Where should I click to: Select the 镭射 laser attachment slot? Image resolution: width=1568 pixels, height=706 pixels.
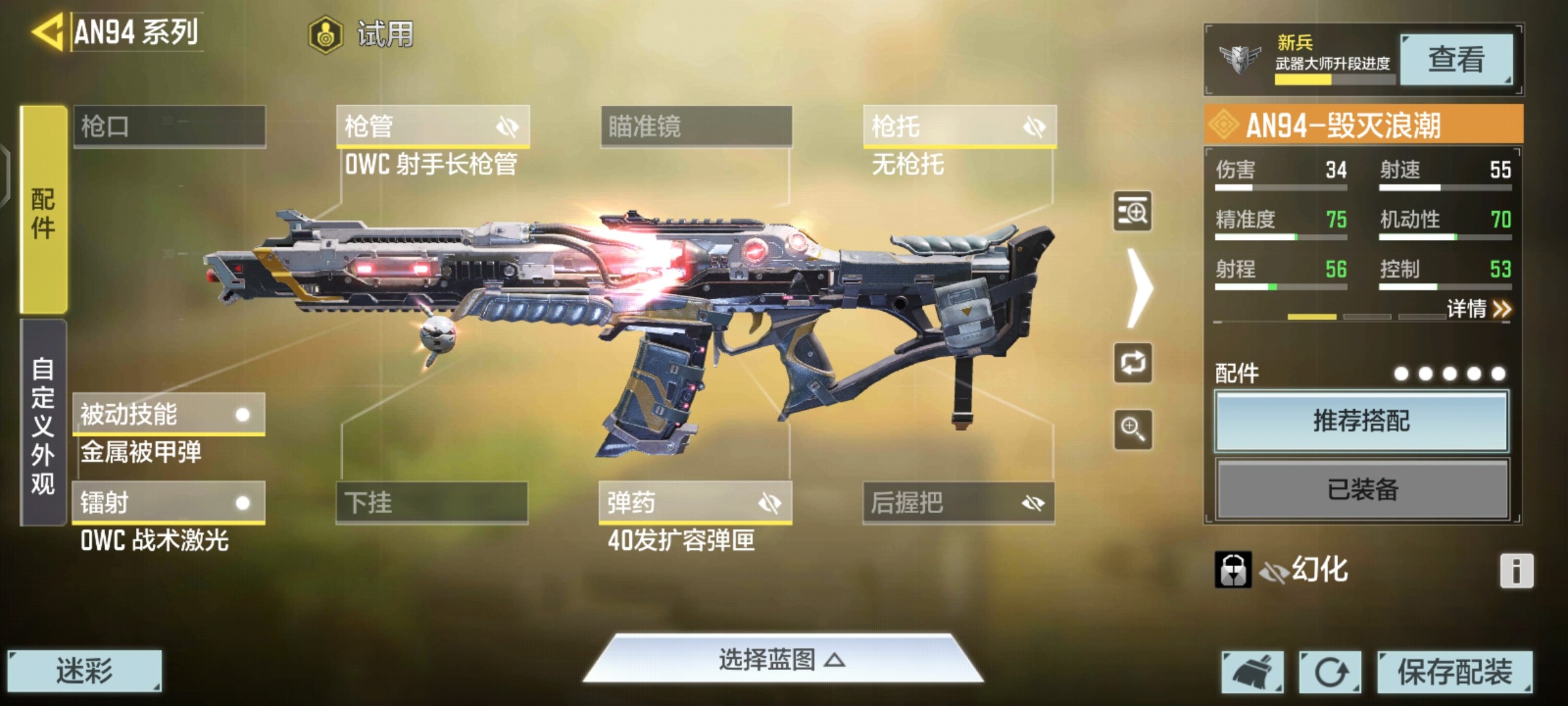point(169,503)
